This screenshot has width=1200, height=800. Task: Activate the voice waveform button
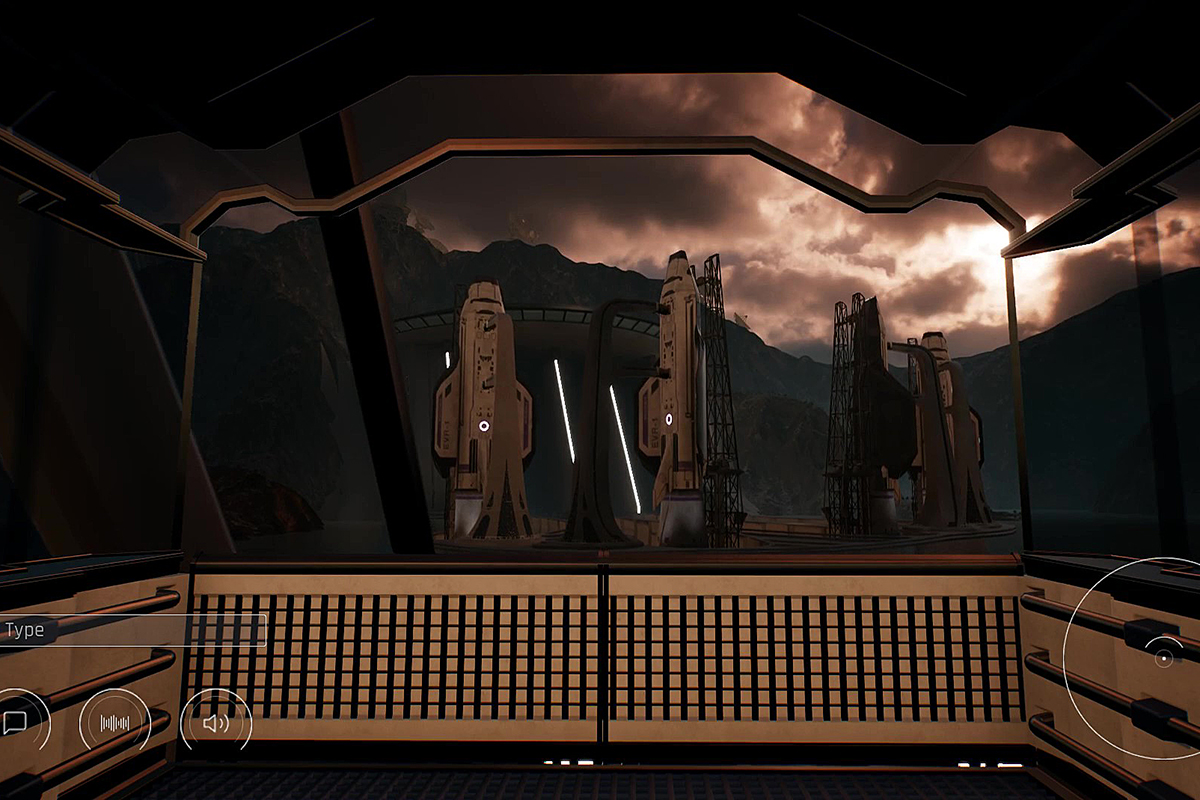(115, 723)
